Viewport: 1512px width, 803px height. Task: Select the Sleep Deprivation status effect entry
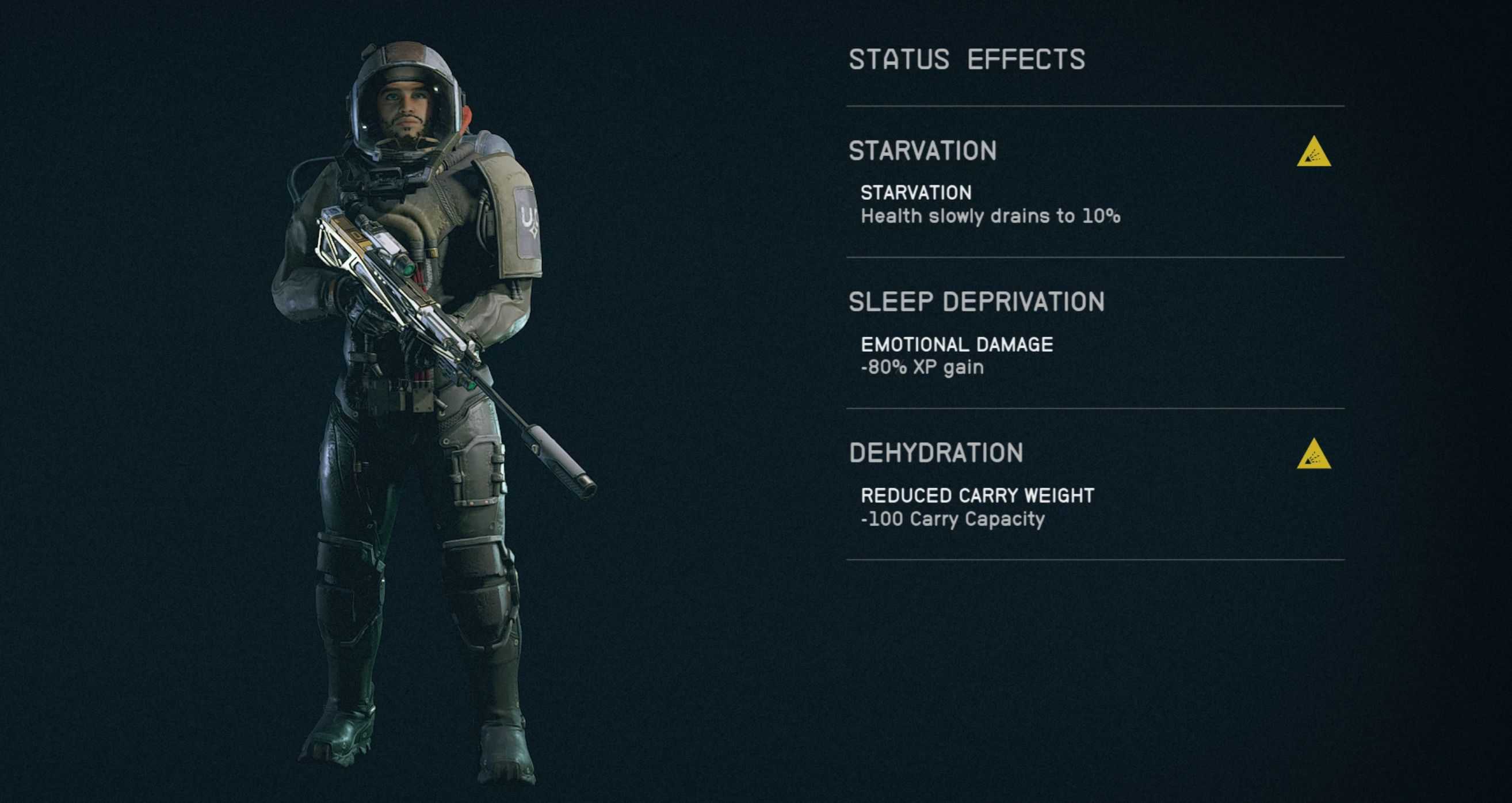point(977,303)
